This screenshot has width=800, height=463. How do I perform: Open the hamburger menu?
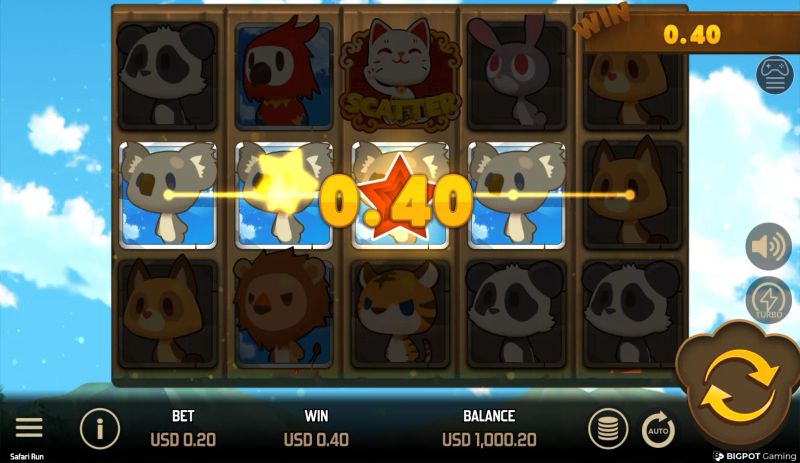(29, 428)
